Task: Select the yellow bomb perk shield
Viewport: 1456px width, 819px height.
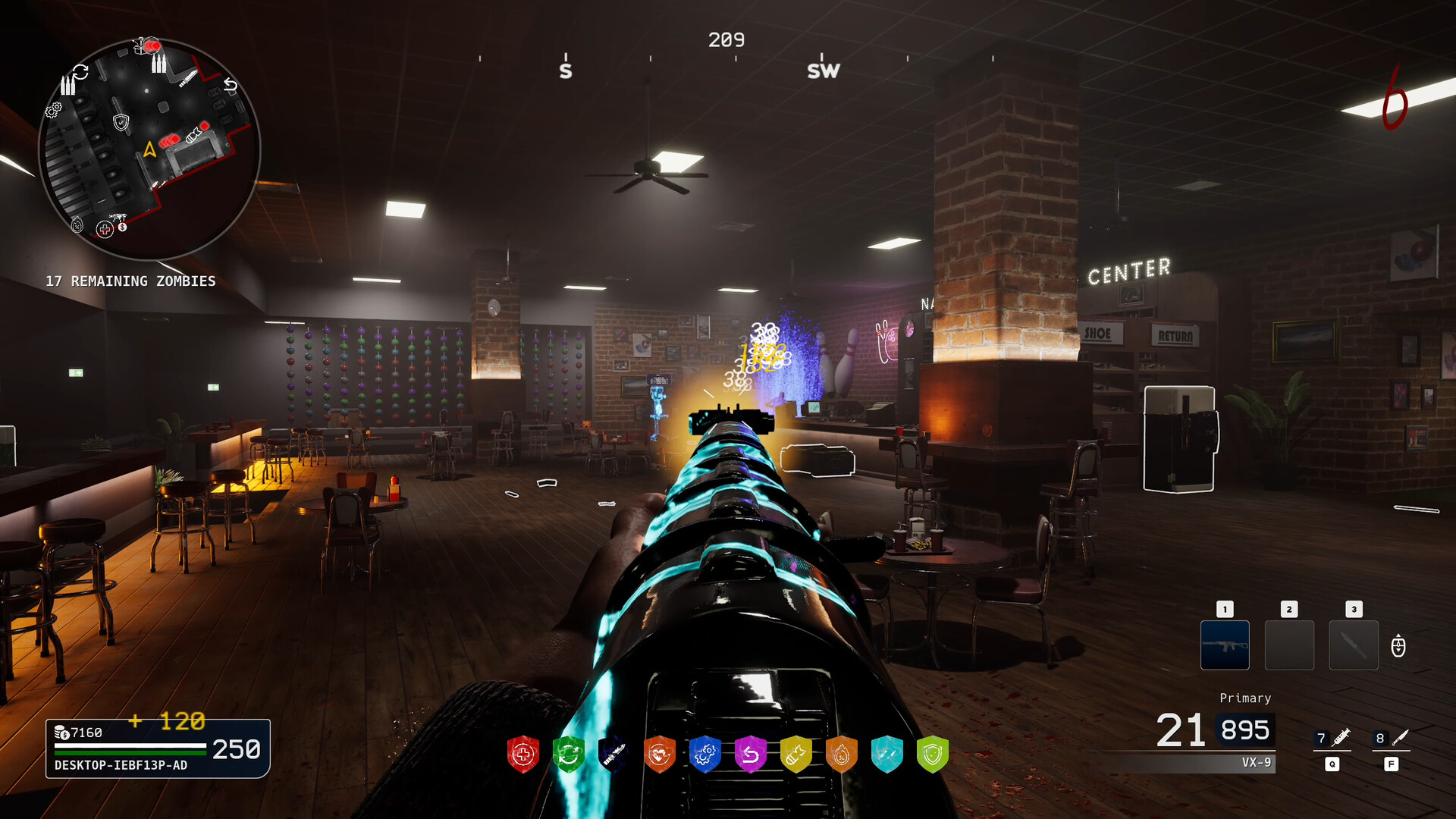Action: point(796,755)
